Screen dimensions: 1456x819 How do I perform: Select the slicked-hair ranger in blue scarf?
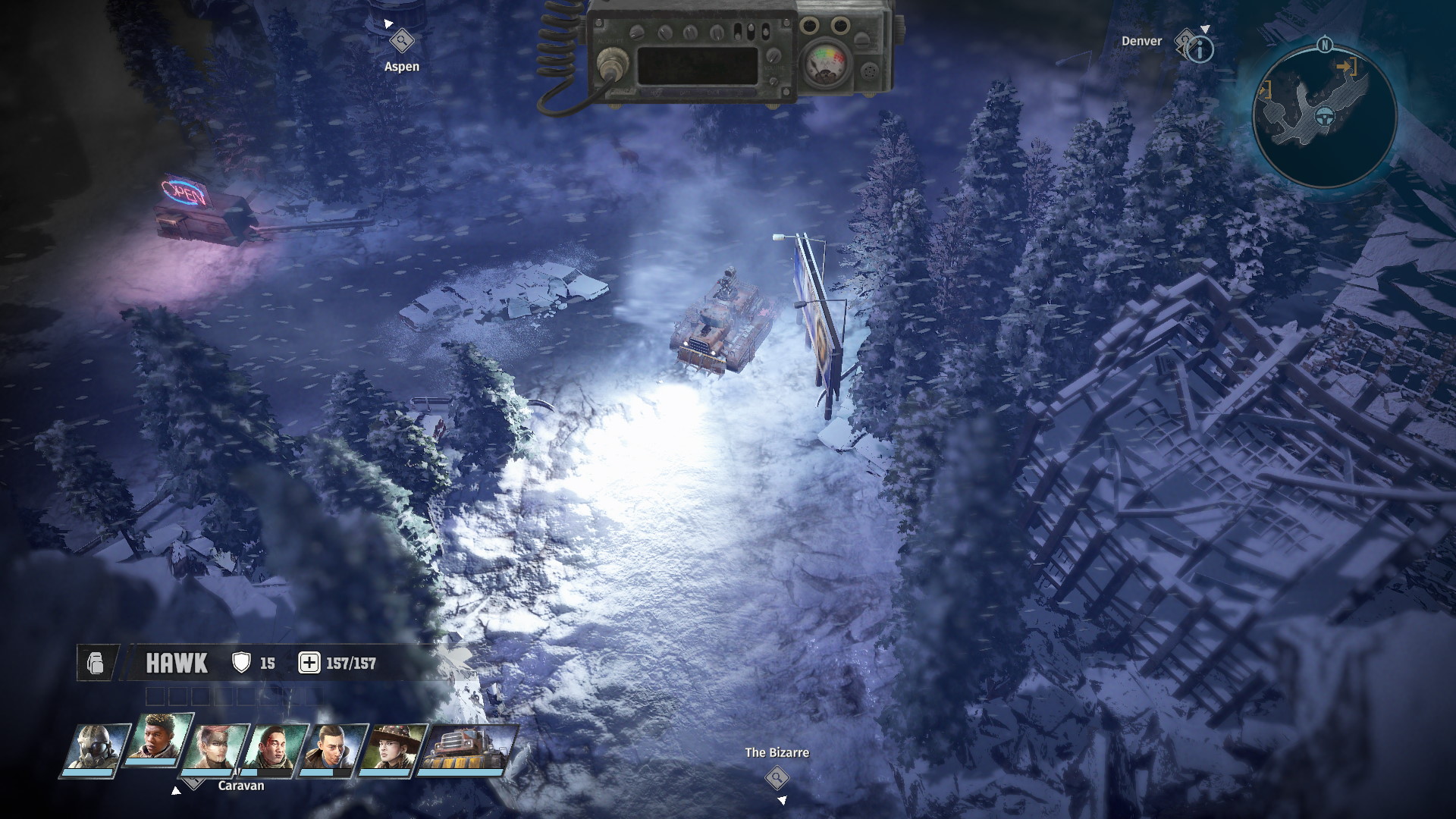[x=334, y=748]
